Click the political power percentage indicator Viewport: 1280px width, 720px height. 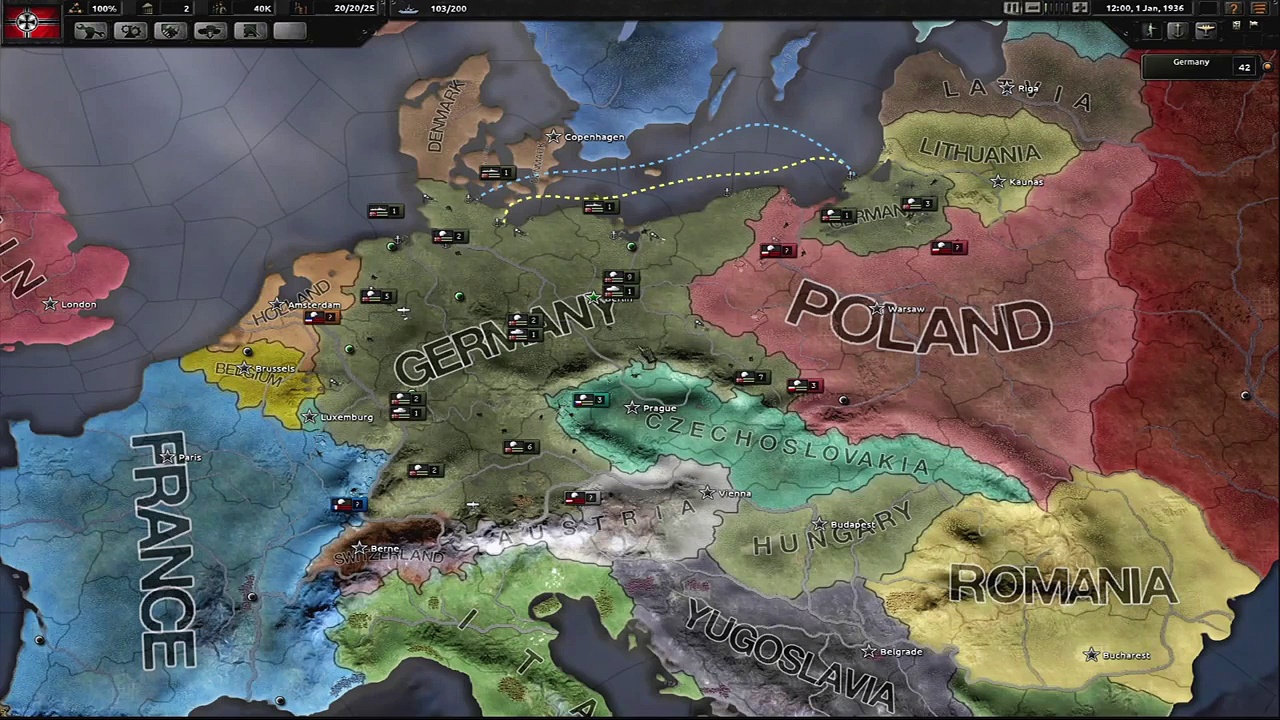click(103, 8)
